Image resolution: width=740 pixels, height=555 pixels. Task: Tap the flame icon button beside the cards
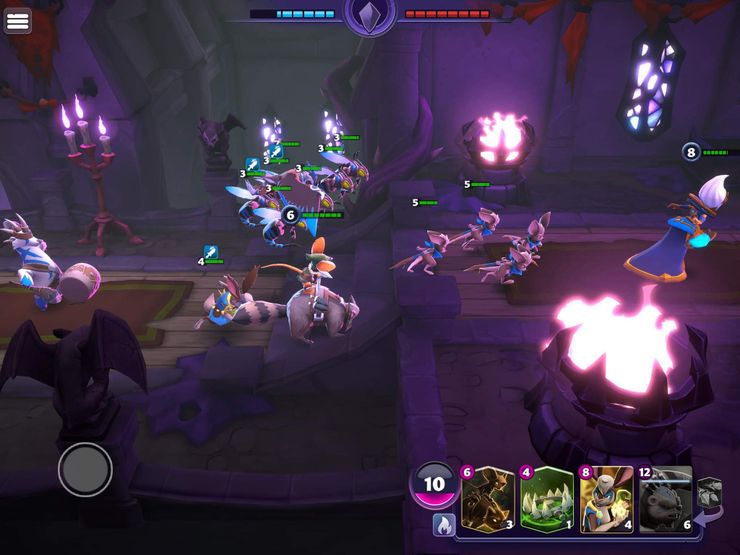(441, 523)
